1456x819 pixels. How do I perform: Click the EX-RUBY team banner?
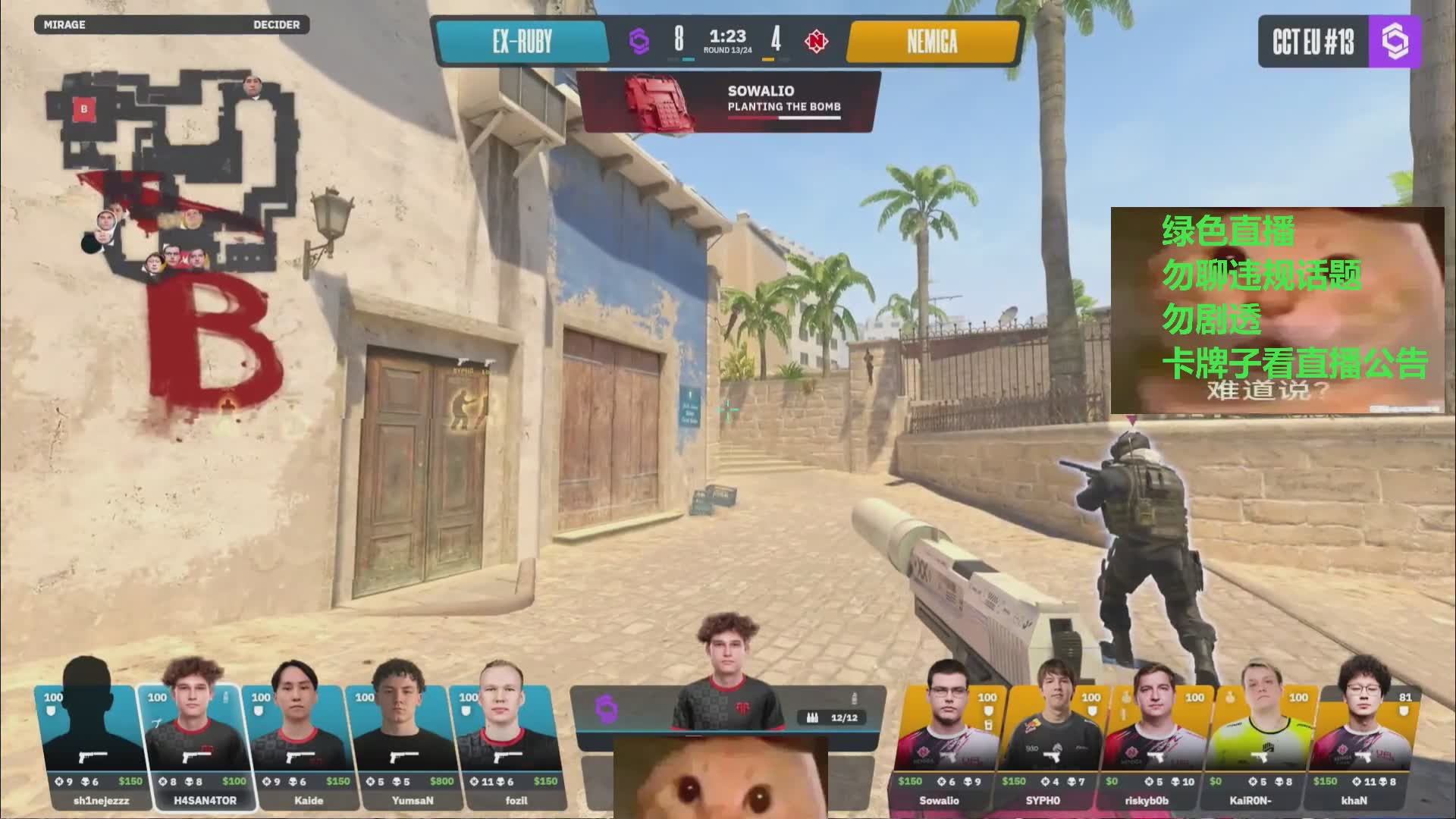pos(522,41)
